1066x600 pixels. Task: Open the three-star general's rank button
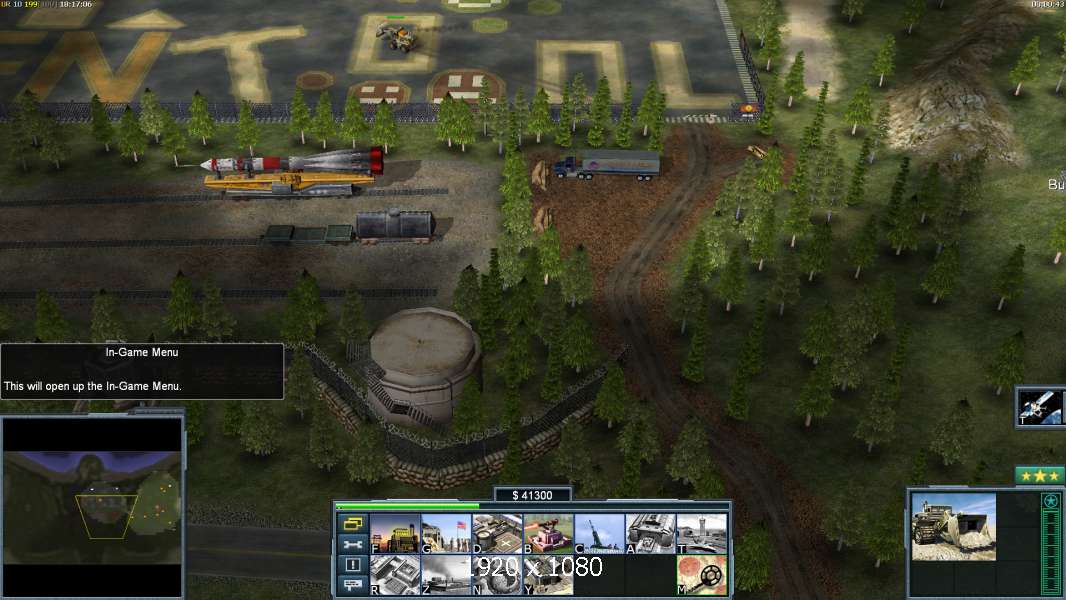[1039, 476]
